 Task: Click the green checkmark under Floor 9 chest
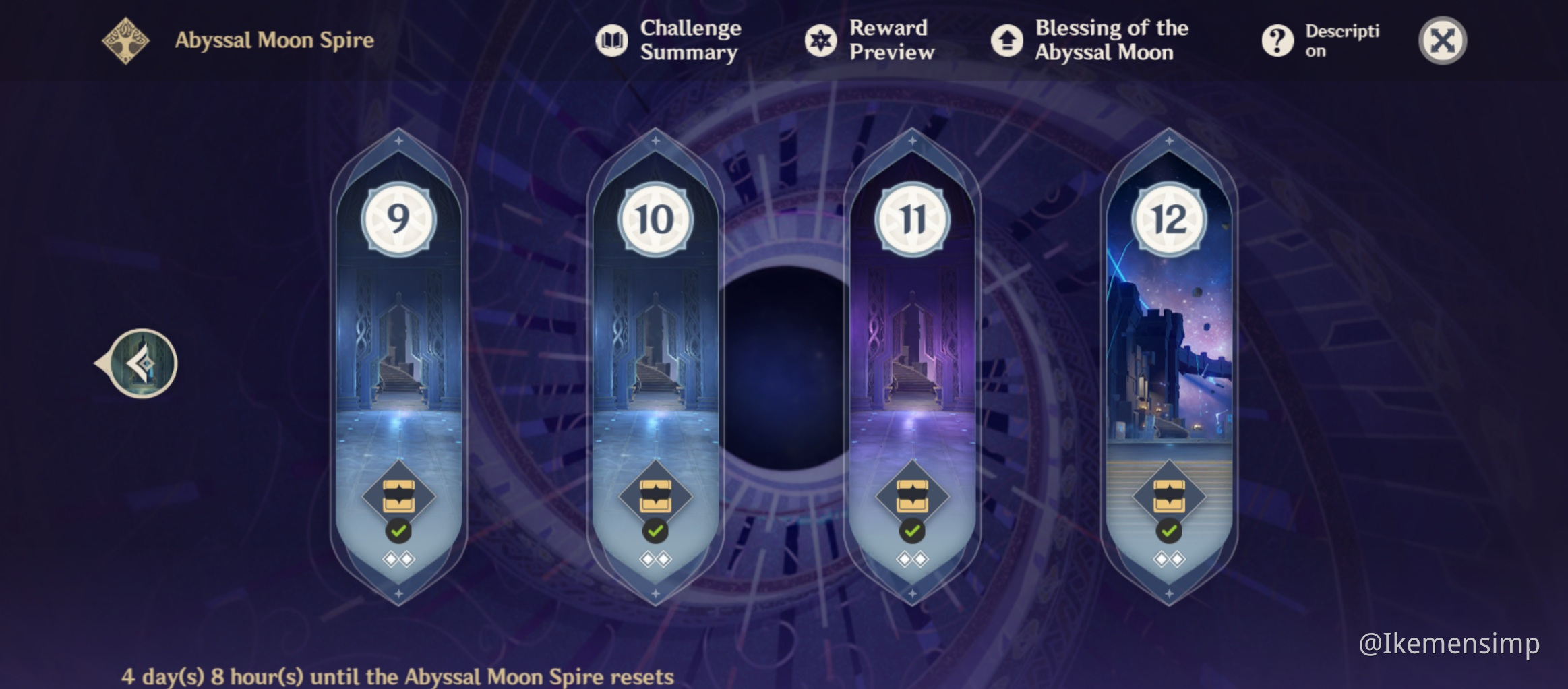click(399, 531)
